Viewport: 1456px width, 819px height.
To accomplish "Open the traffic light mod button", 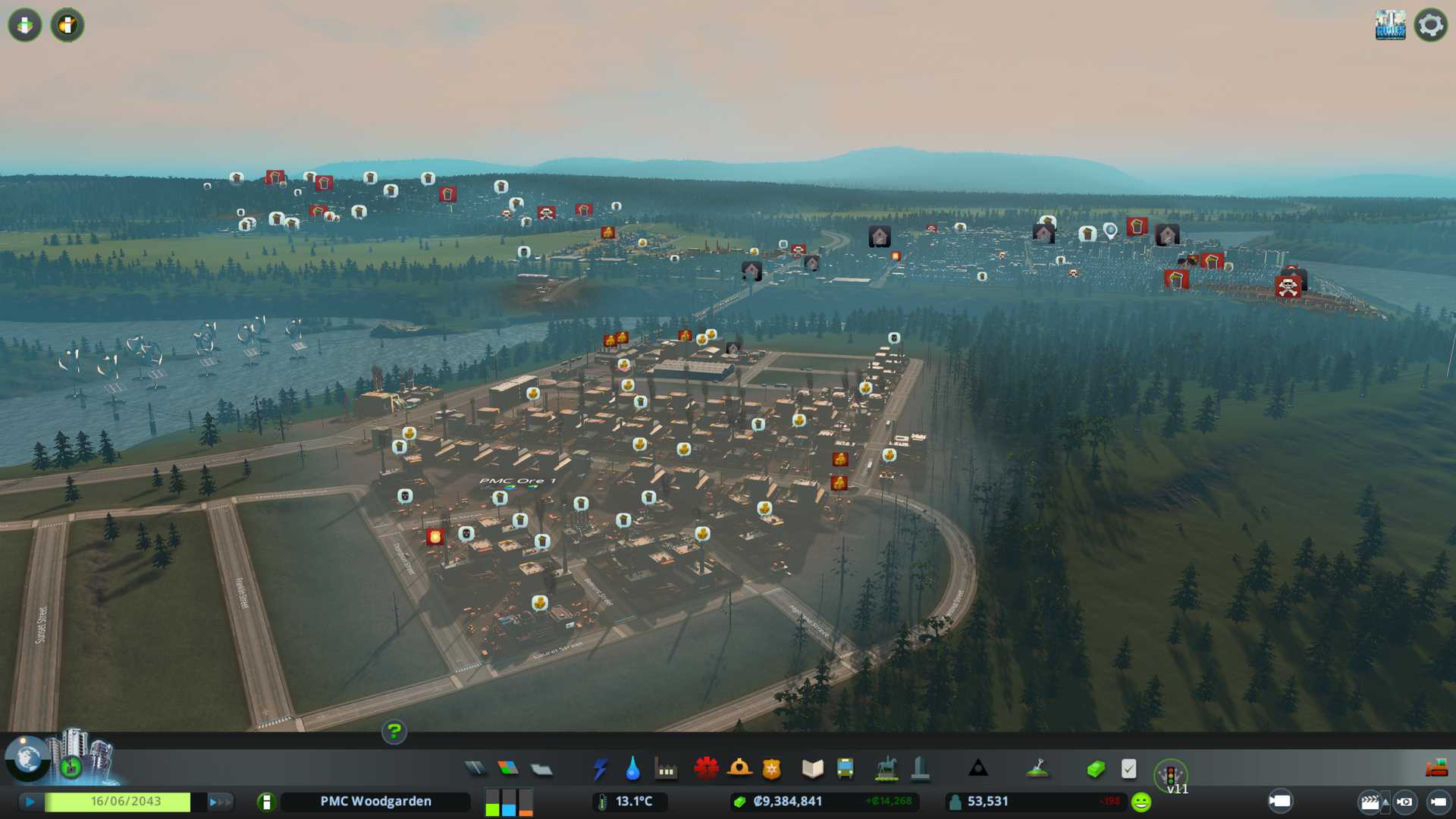I will tap(1170, 774).
